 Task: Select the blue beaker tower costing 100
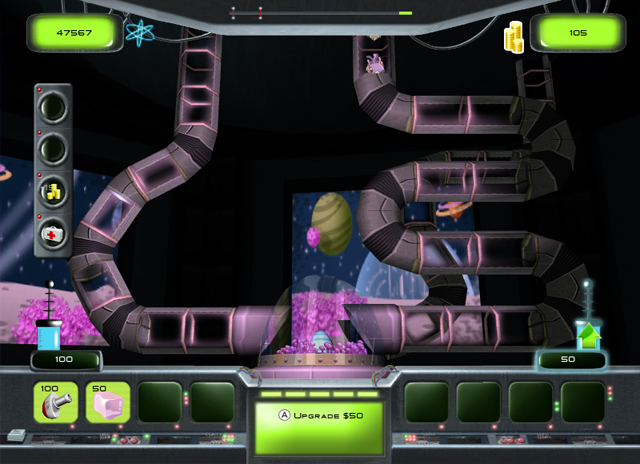(50, 334)
